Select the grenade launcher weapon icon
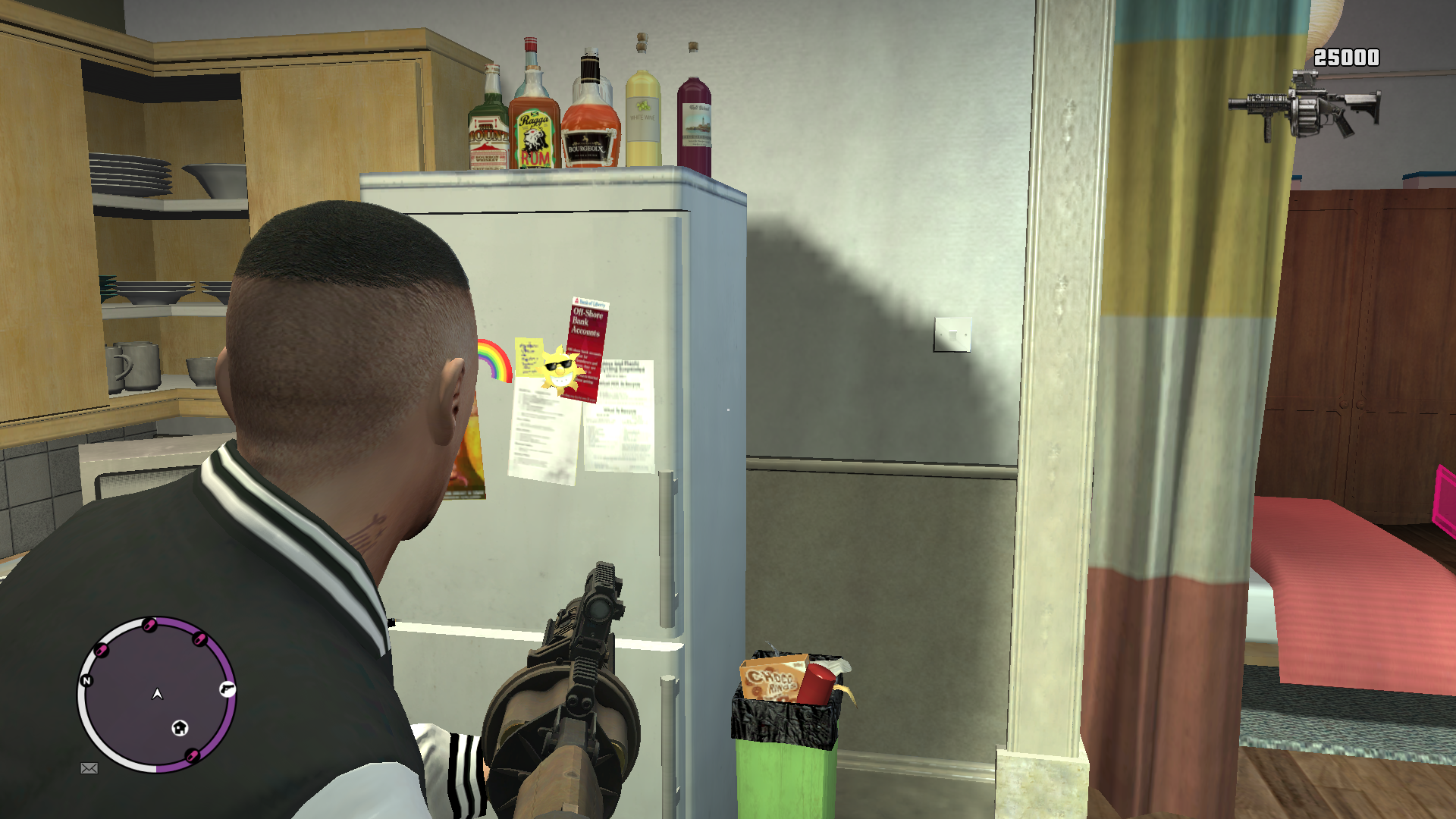This screenshot has width=1456, height=819. pos(1304,107)
